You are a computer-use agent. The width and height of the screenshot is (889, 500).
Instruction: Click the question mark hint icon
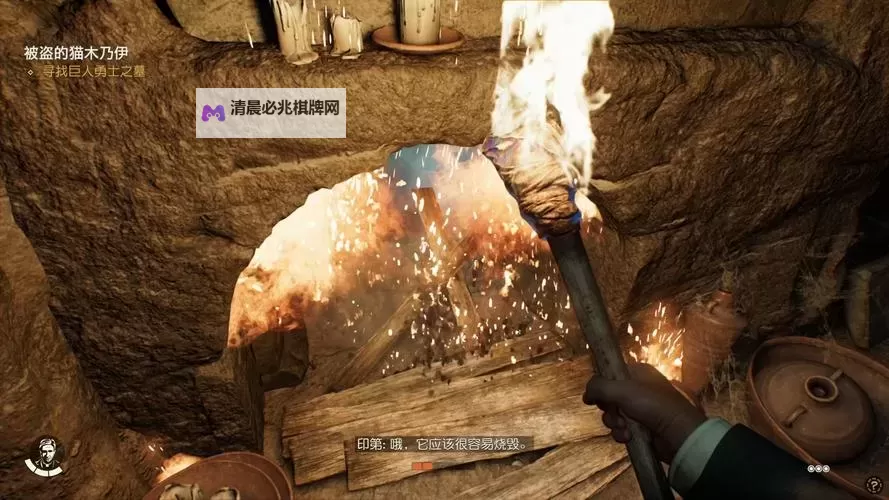[875, 485]
